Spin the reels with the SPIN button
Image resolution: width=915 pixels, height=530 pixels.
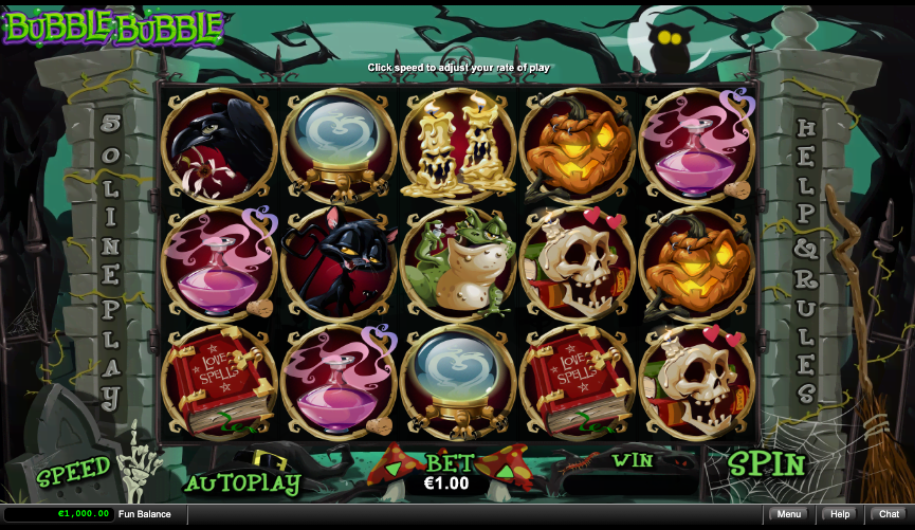(766, 464)
